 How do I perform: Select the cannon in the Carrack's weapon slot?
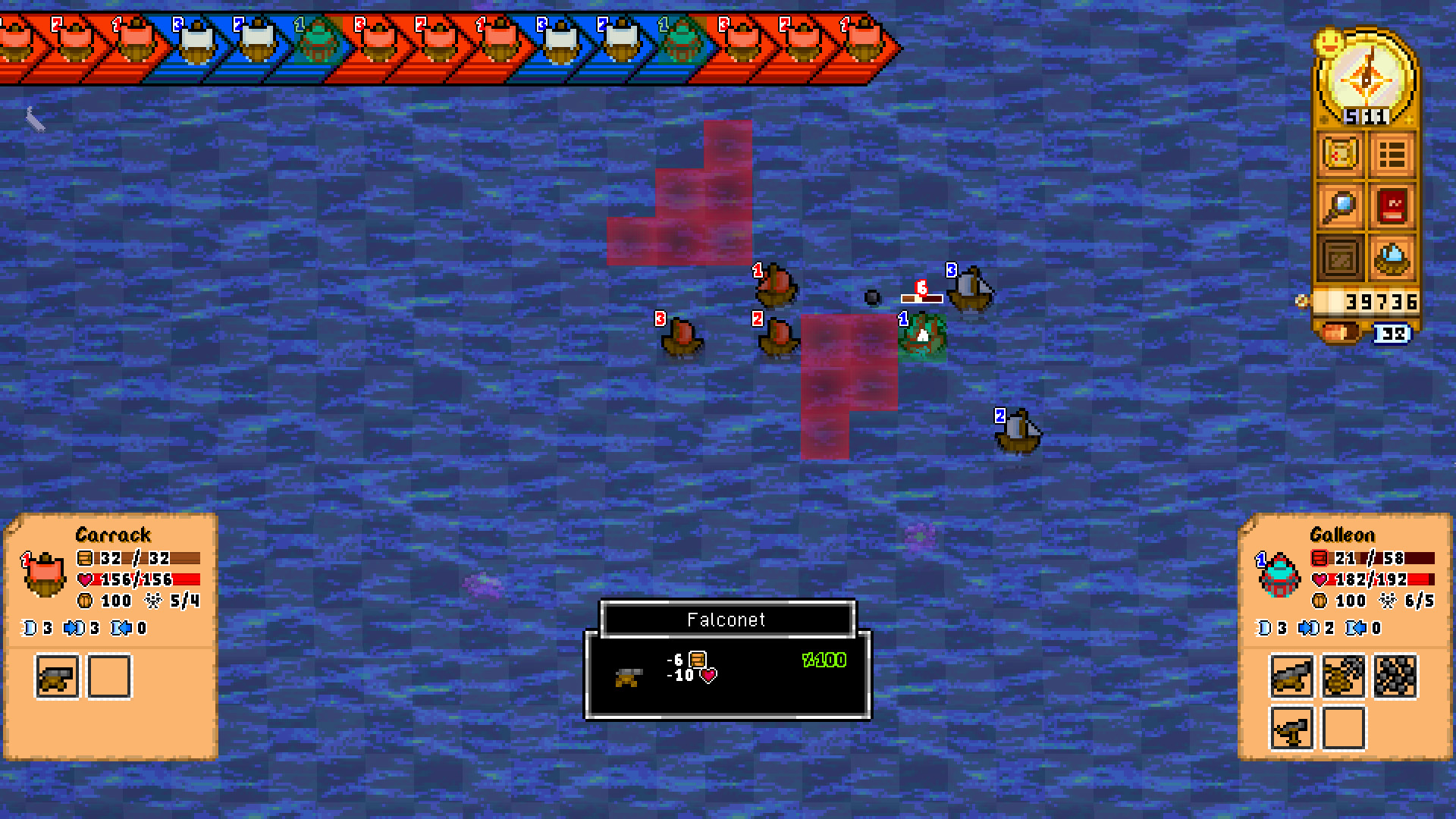click(56, 676)
